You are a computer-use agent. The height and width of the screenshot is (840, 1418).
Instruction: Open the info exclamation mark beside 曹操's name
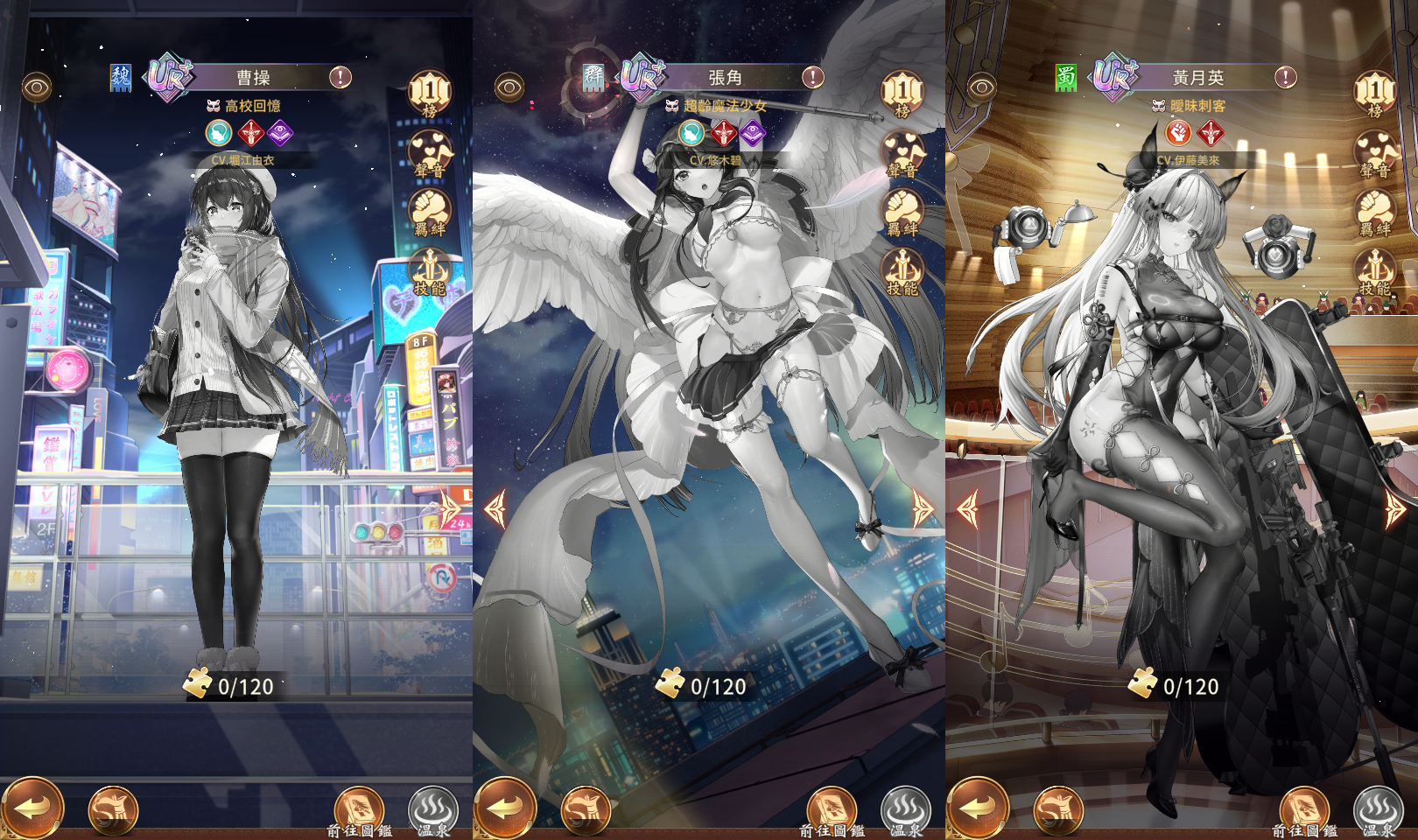340,77
